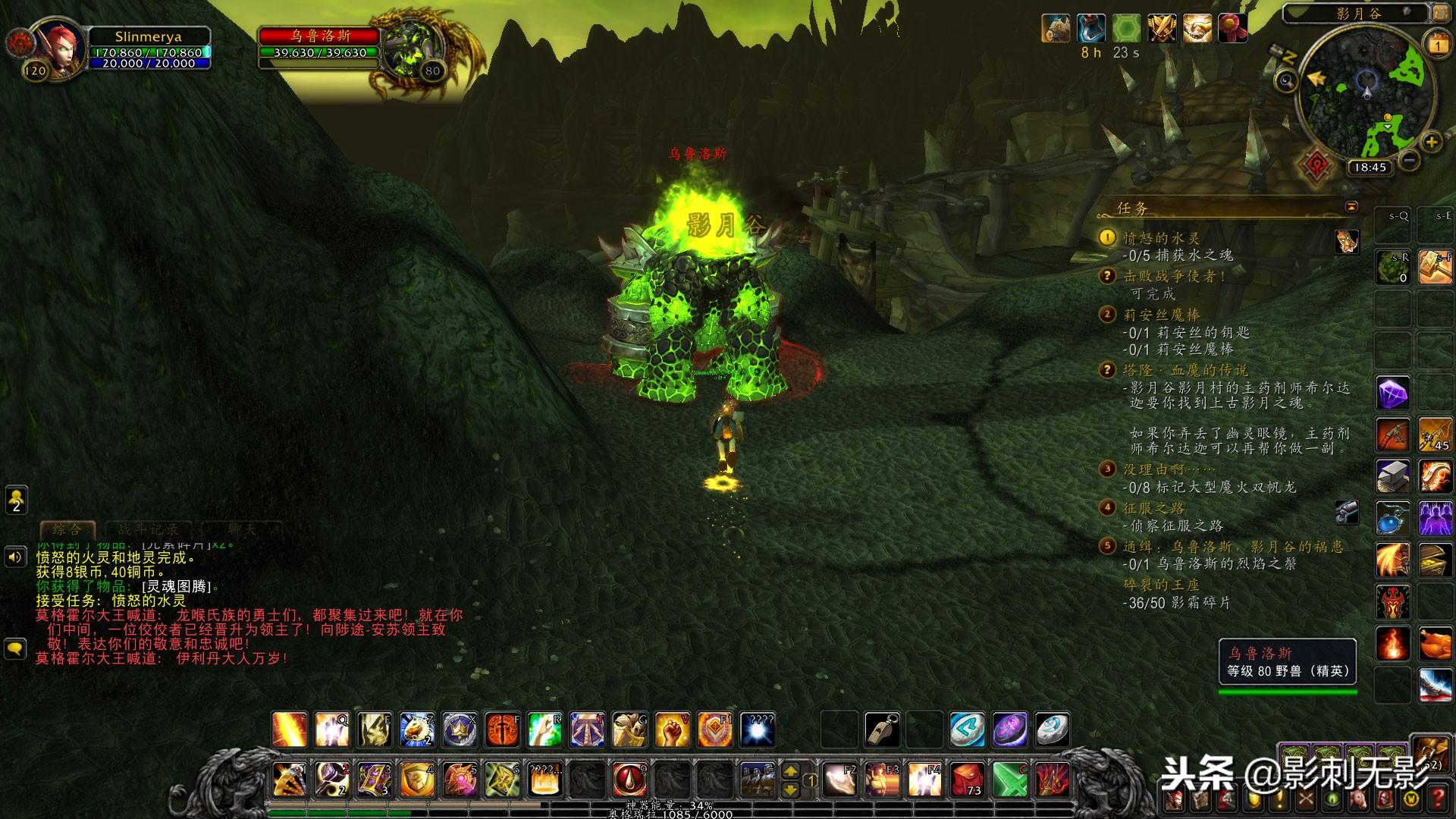Click the Horde emblem button near minimap
Viewport: 1456px width, 819px height.
coord(1316,164)
